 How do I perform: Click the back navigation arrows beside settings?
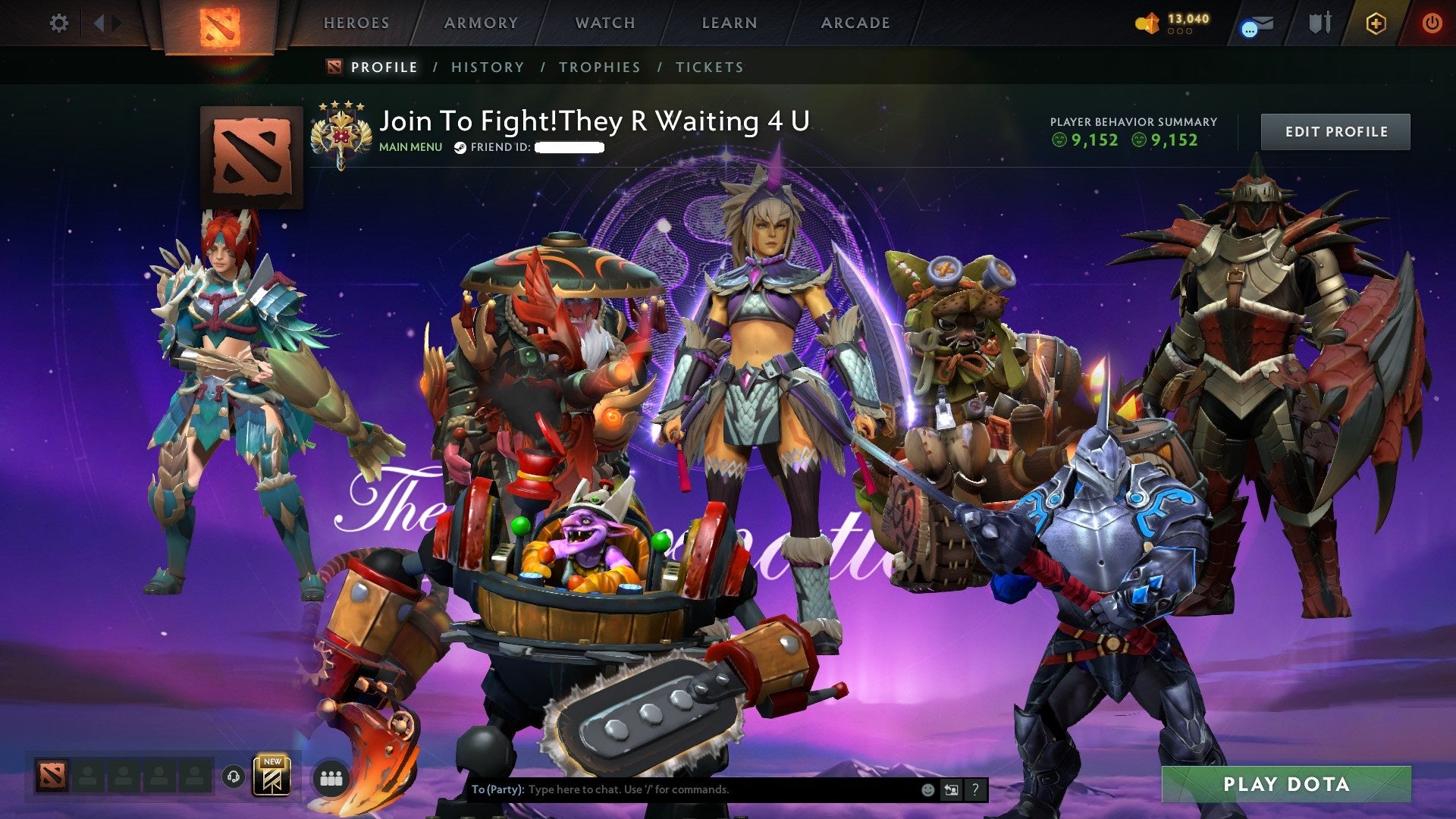pyautogui.click(x=99, y=23)
